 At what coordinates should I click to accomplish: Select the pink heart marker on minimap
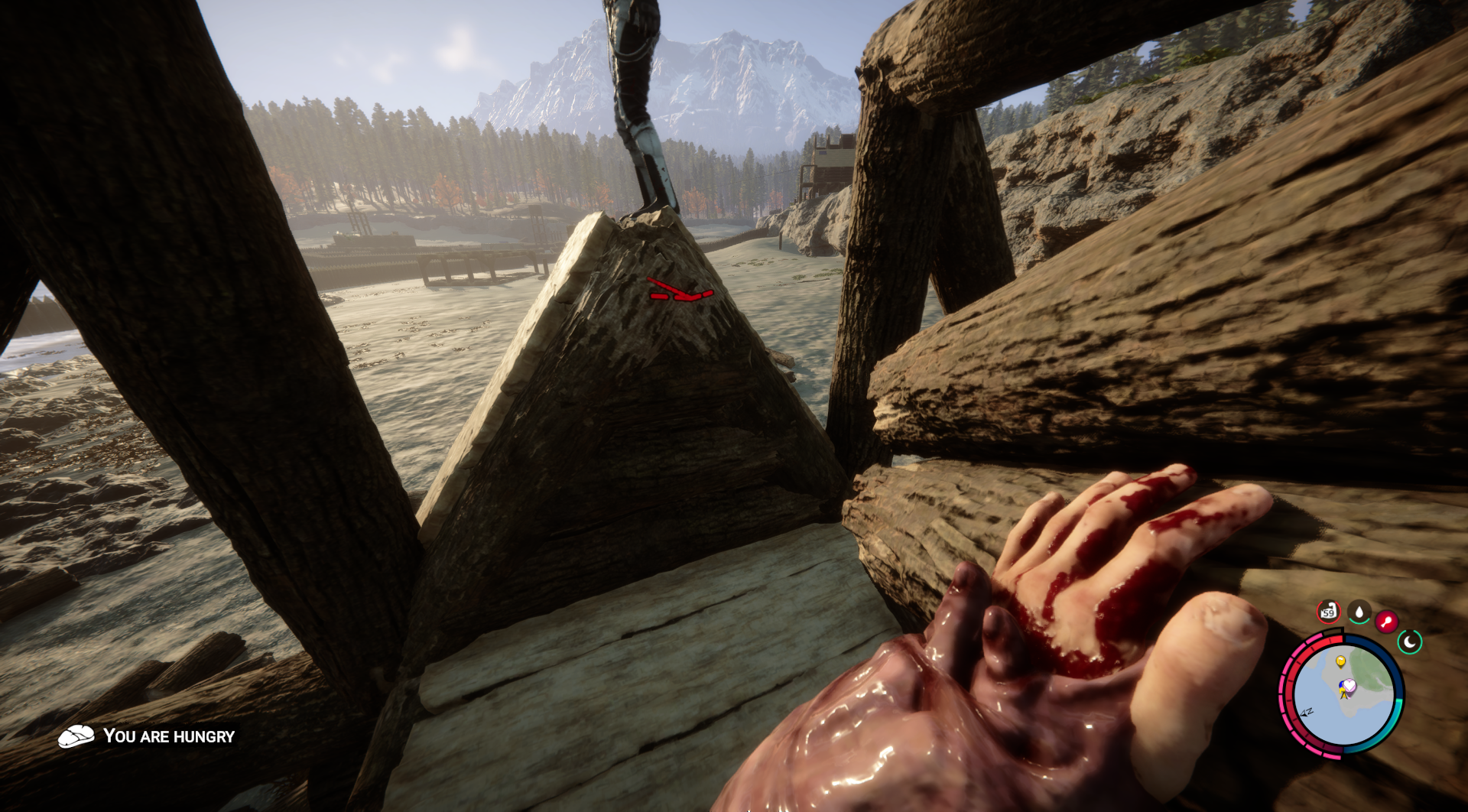point(1349,687)
